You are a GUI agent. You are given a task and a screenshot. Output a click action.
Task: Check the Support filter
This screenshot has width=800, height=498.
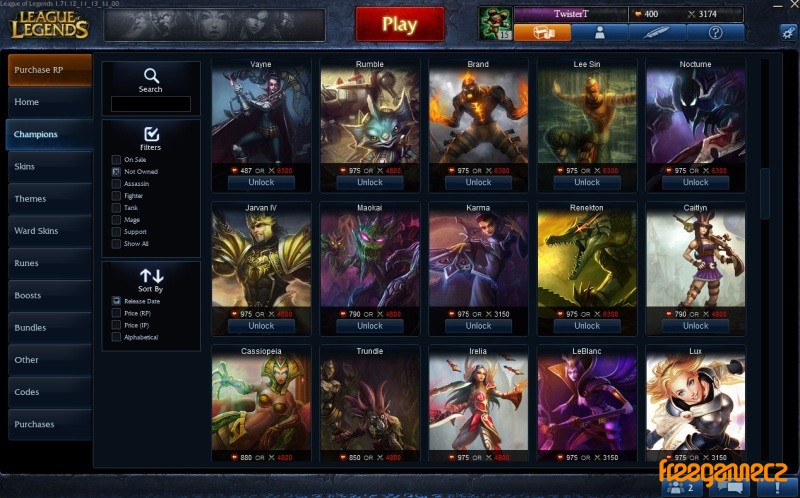[x=117, y=232]
